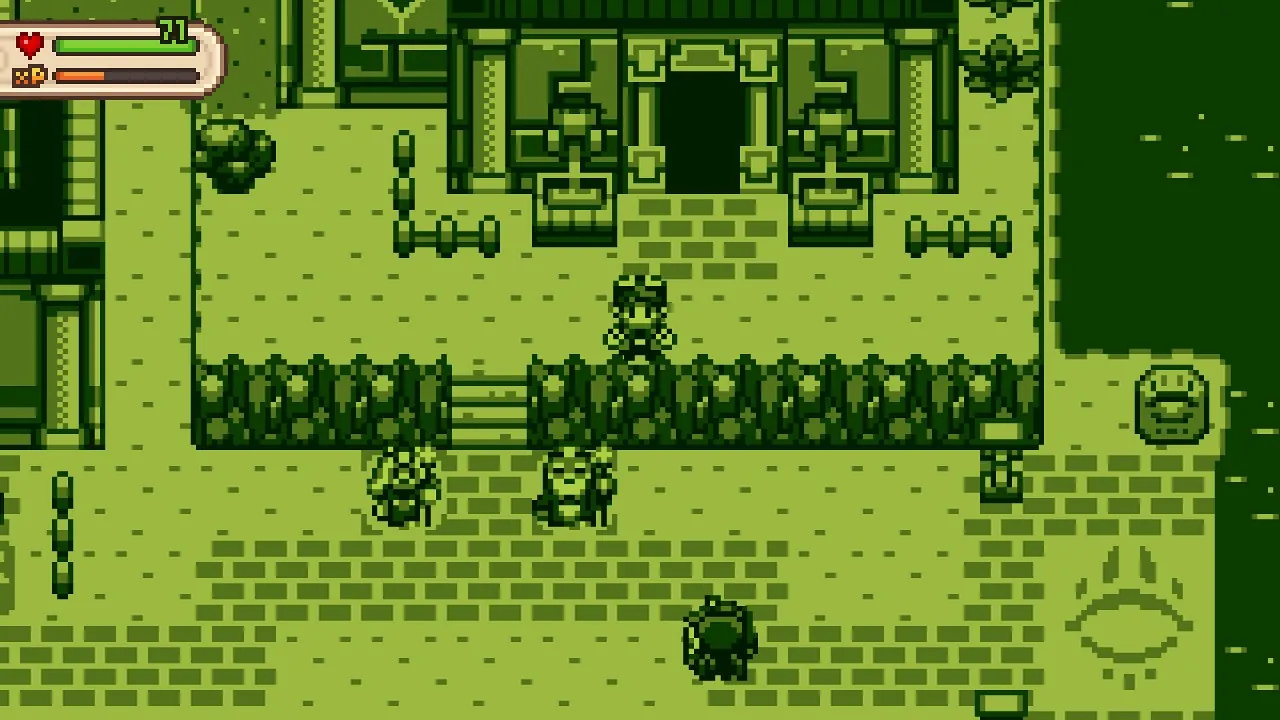The width and height of the screenshot is (1280, 720).
Task: Click the green number 71 above the health bar
Action: (172, 32)
